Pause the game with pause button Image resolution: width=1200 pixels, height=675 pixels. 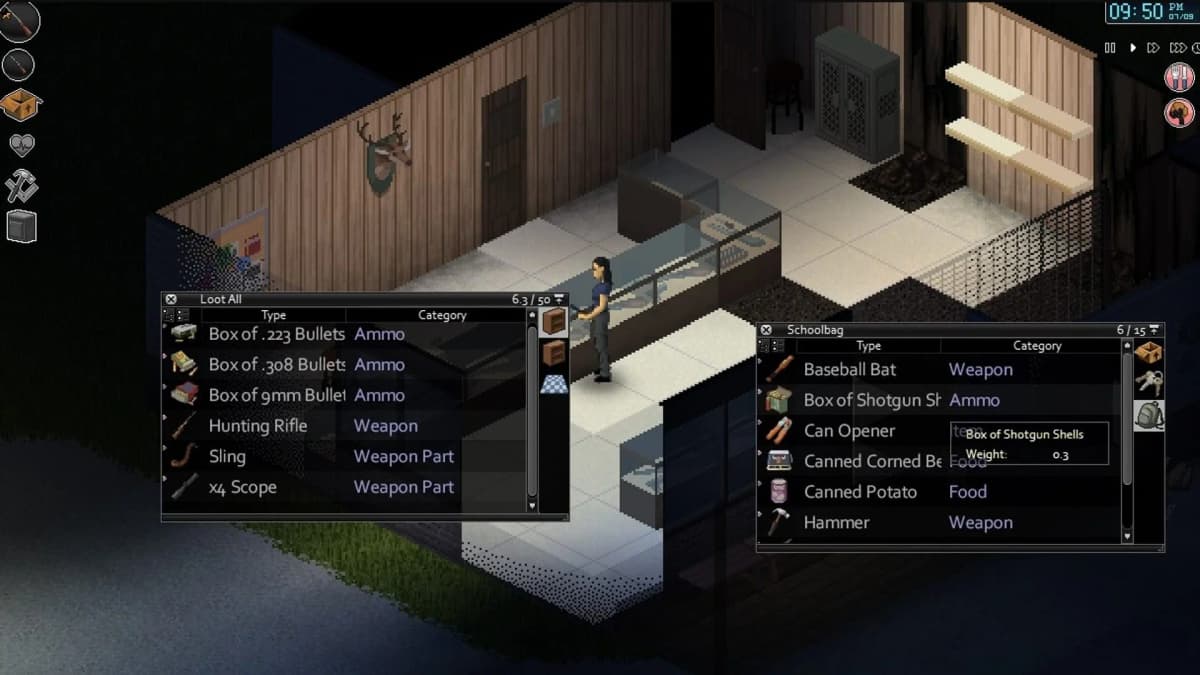(1110, 47)
